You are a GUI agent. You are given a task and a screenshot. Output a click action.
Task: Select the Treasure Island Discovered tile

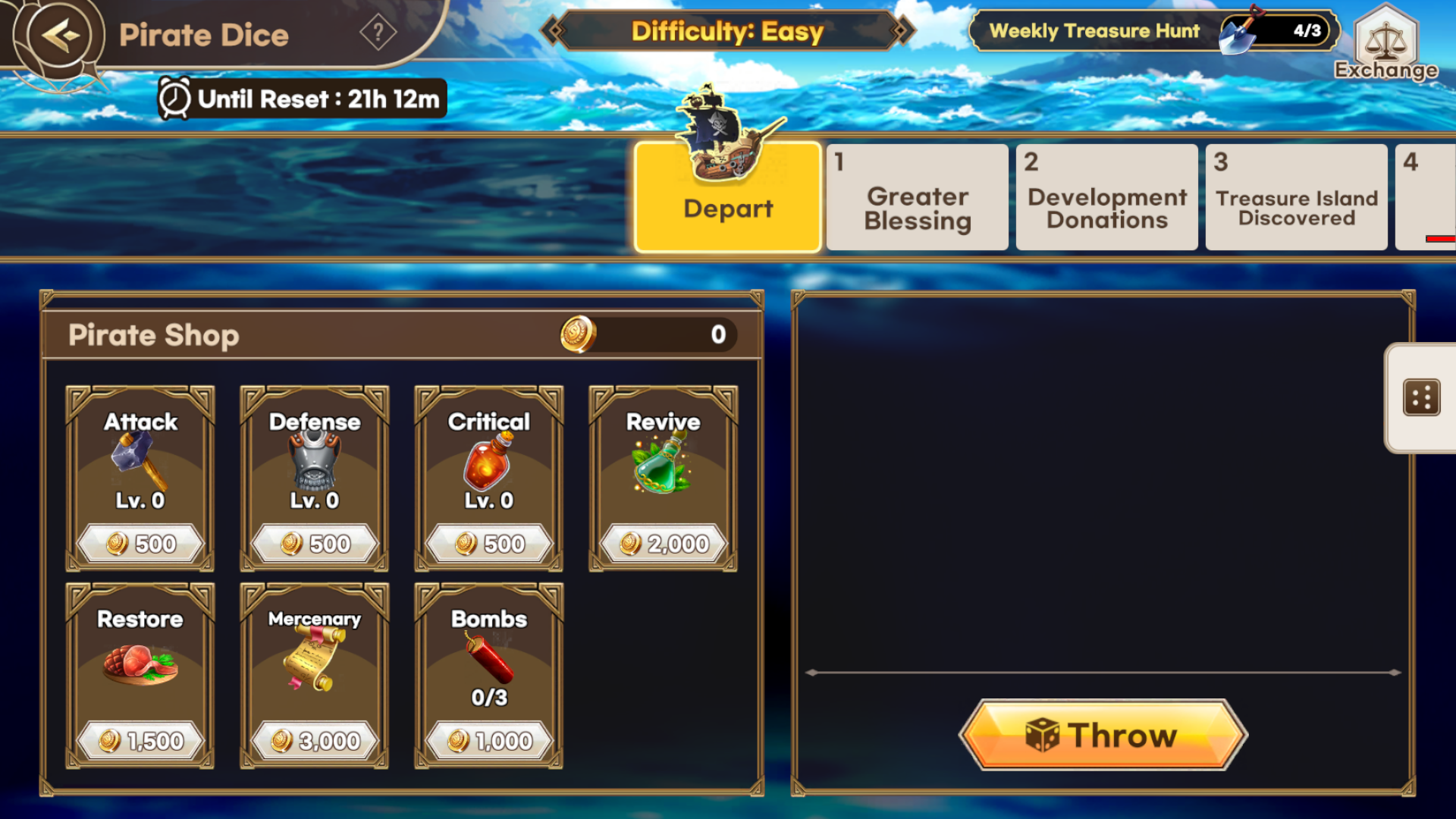coord(1297,199)
